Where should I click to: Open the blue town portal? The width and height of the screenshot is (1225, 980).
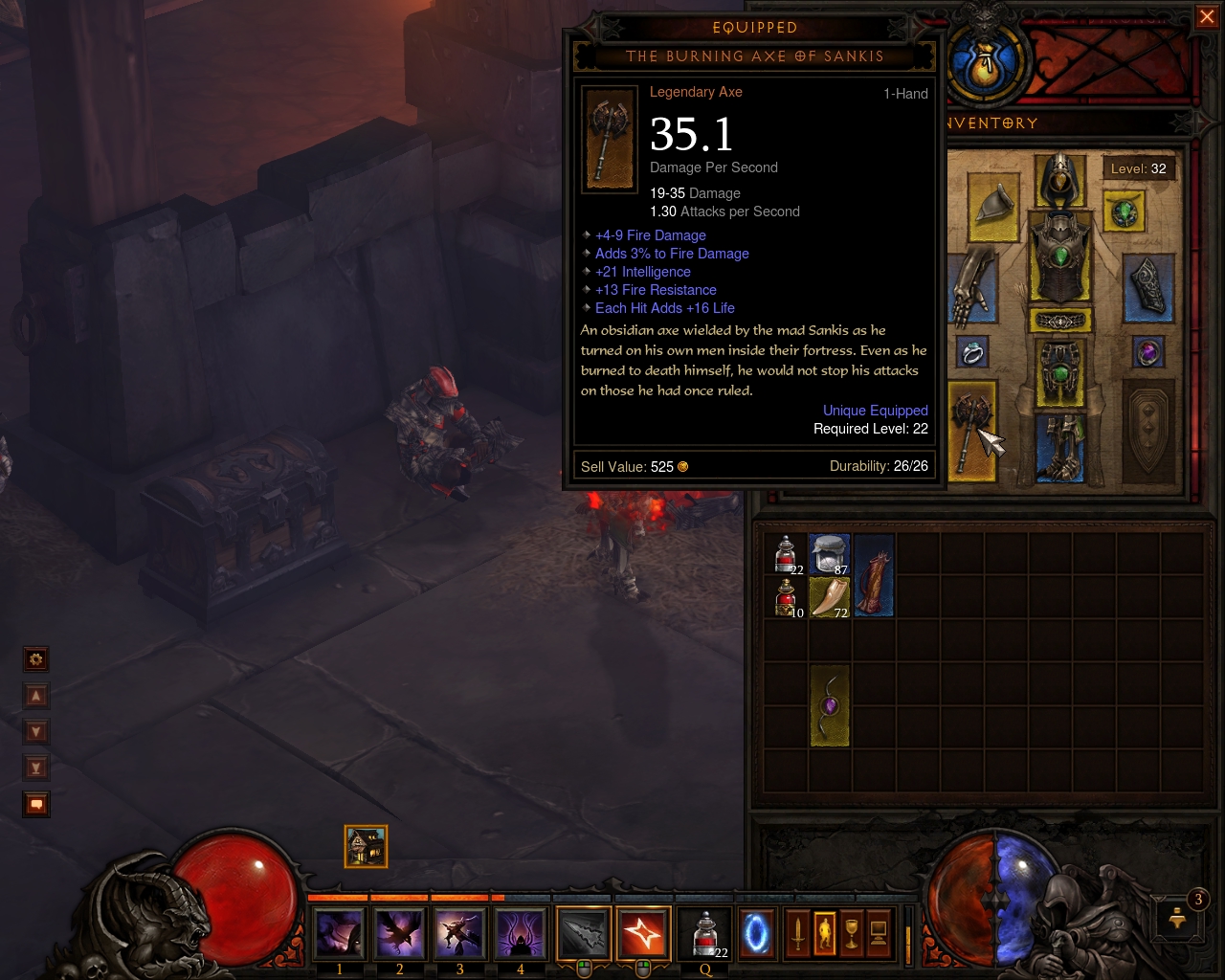[x=757, y=932]
